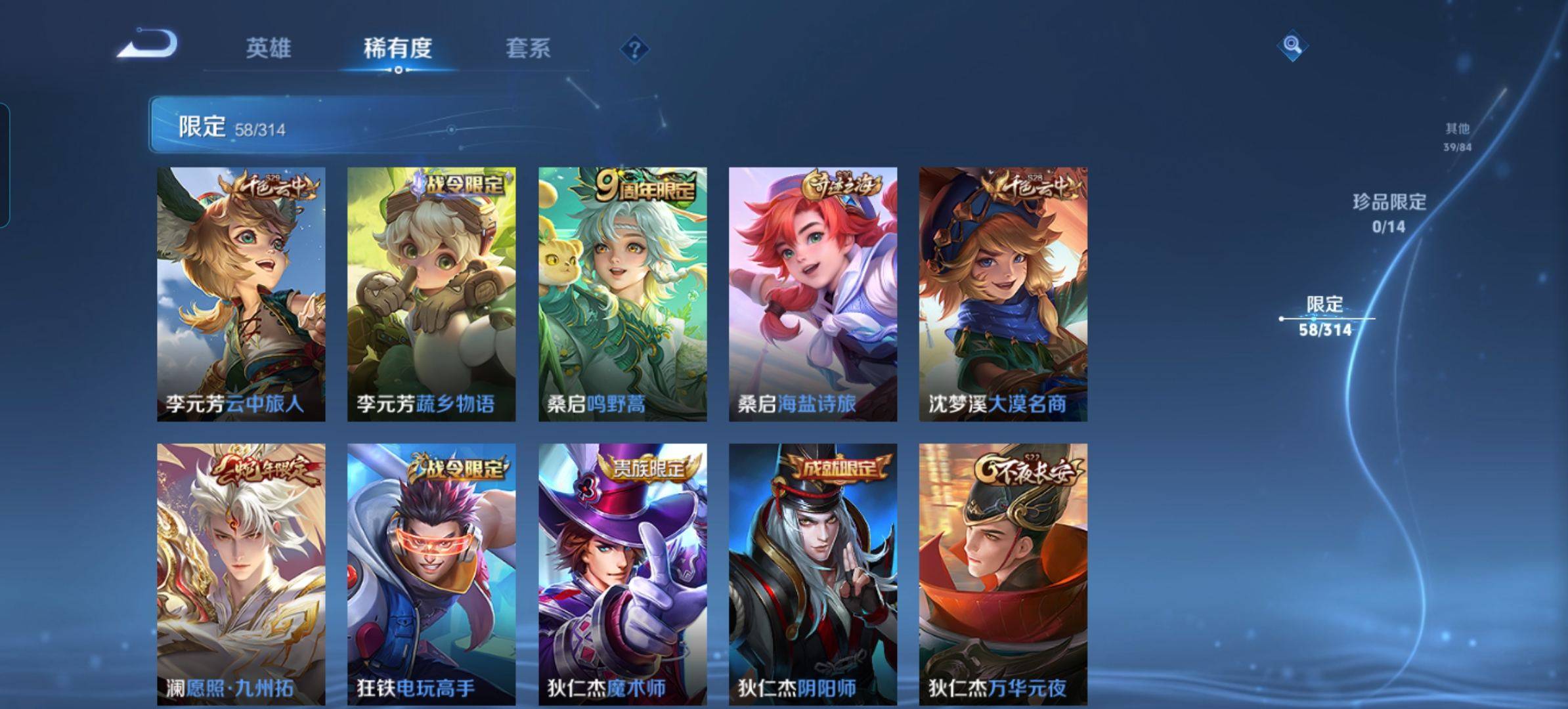The height and width of the screenshot is (709, 1568).
Task: Choose the 李元芳 蔬乡物语 skin card
Action: [x=431, y=294]
